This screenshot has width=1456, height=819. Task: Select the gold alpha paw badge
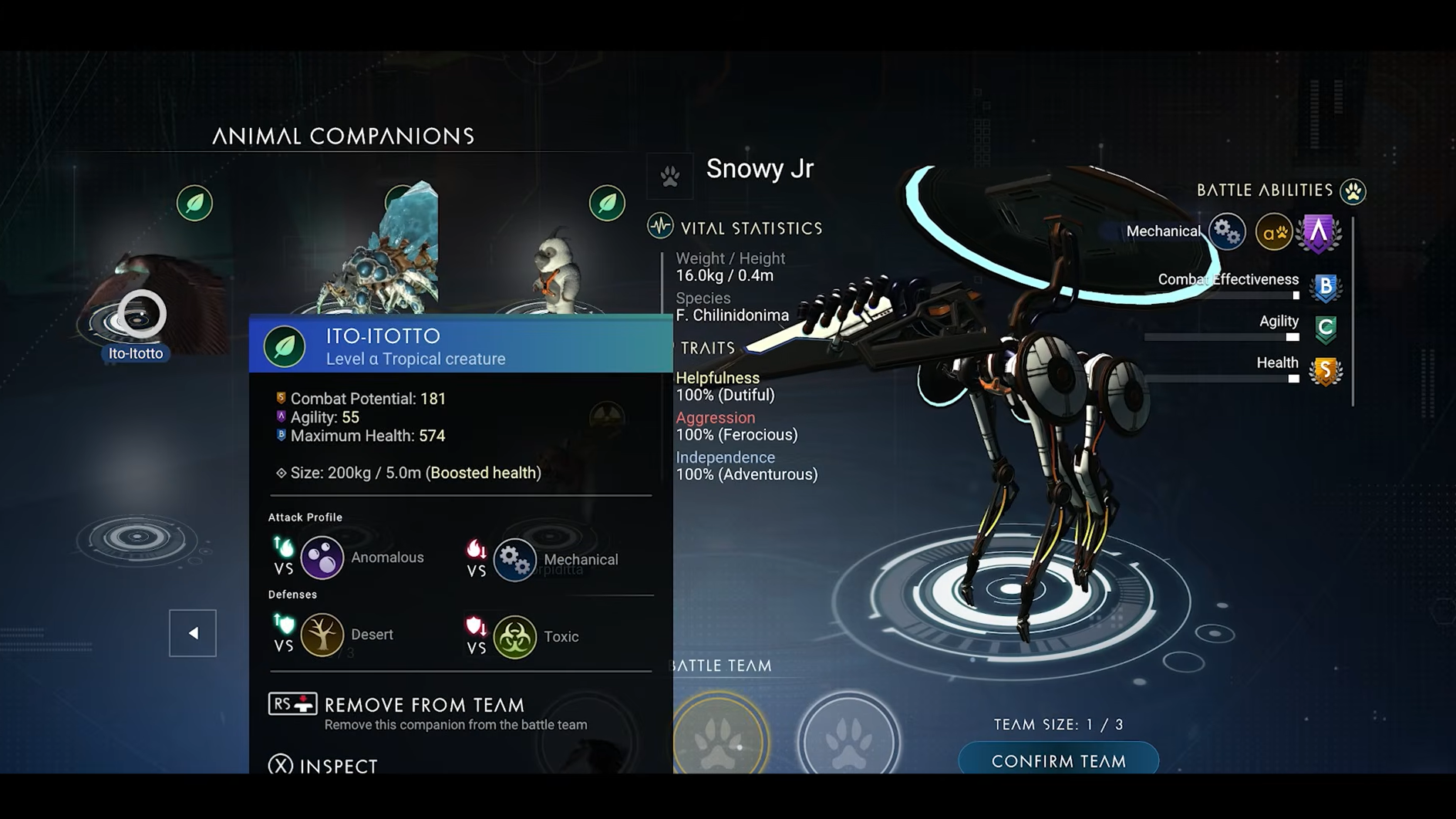point(1273,231)
